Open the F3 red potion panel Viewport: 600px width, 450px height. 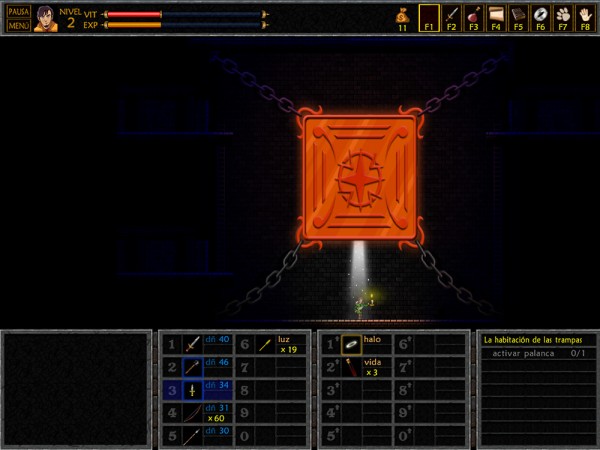[x=473, y=17]
